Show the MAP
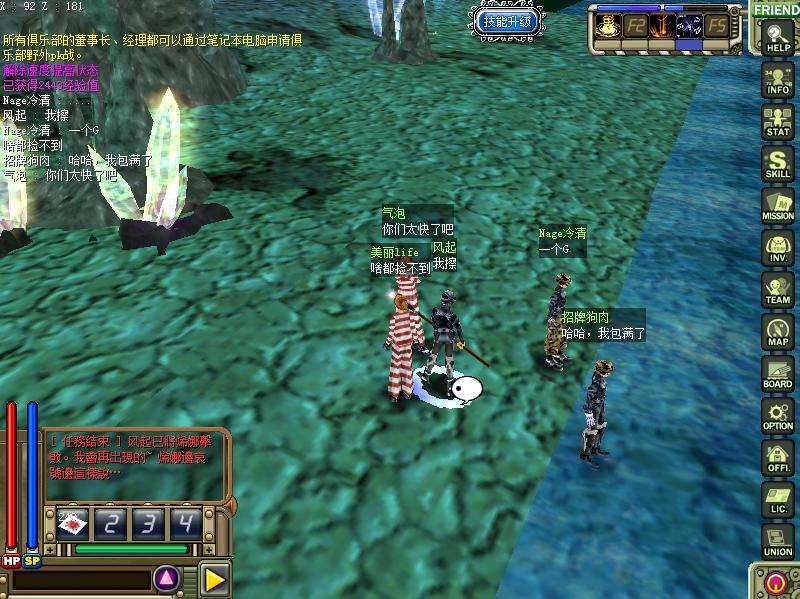 (x=778, y=332)
